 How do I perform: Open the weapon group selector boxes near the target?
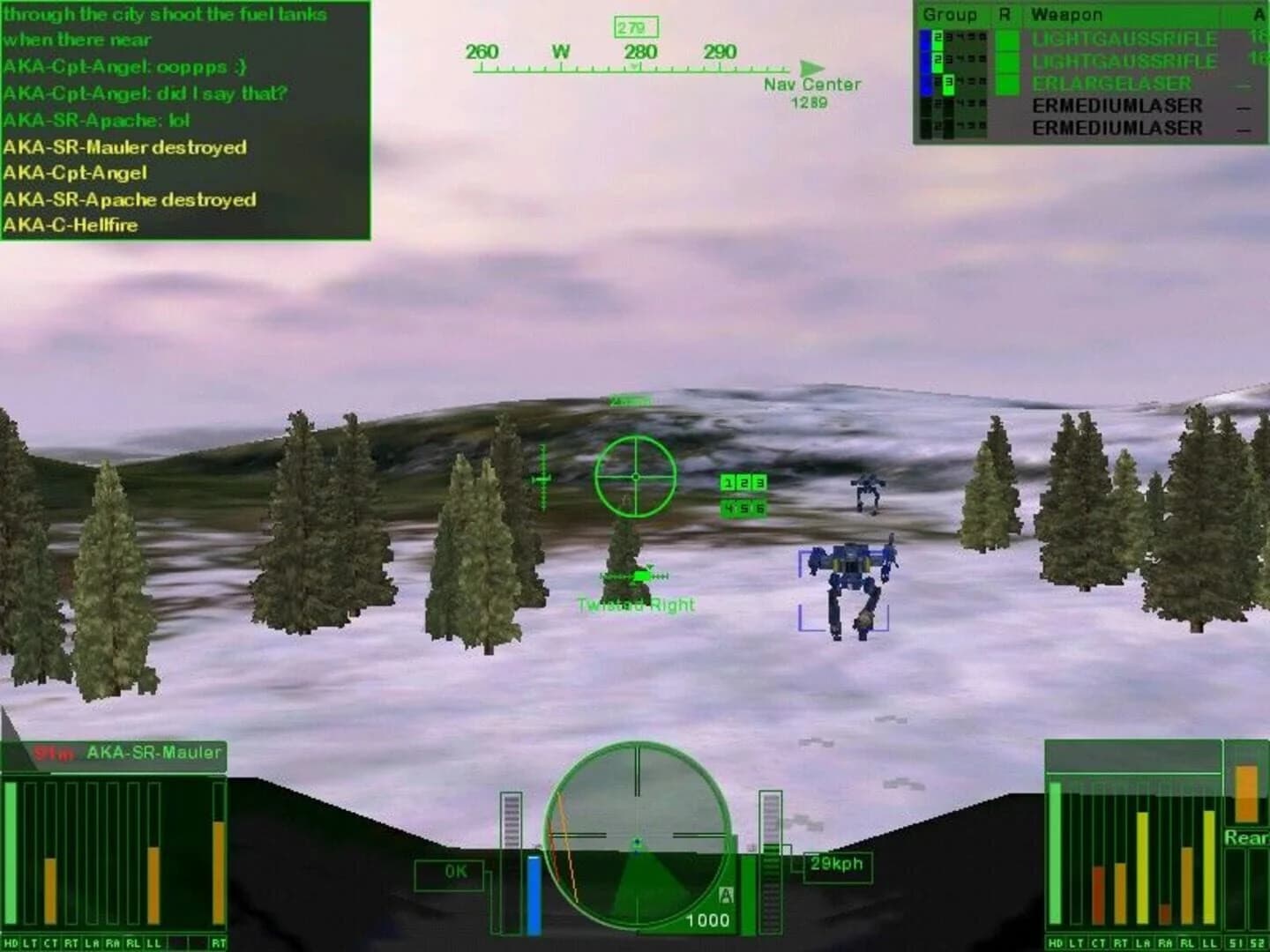click(x=742, y=494)
